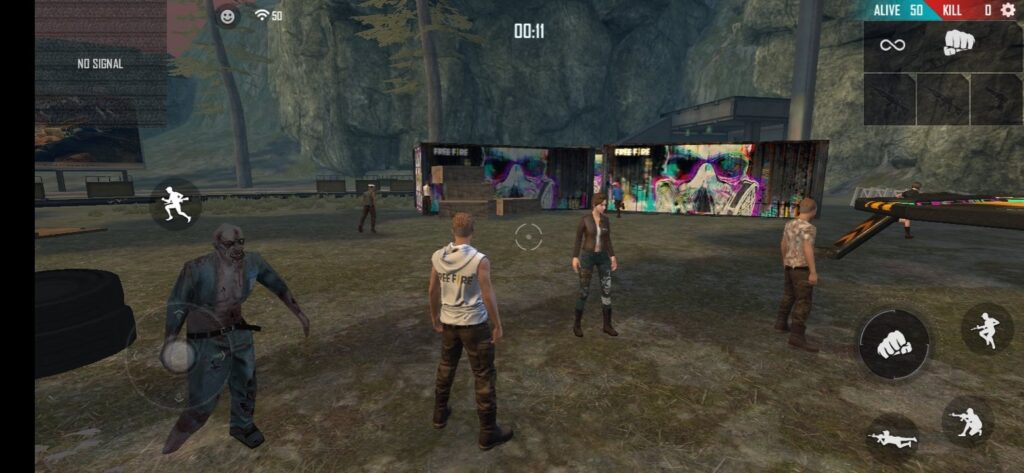The width and height of the screenshot is (1024, 473).
Task: Activate the crouch stance button
Action: pyautogui.click(x=967, y=421)
